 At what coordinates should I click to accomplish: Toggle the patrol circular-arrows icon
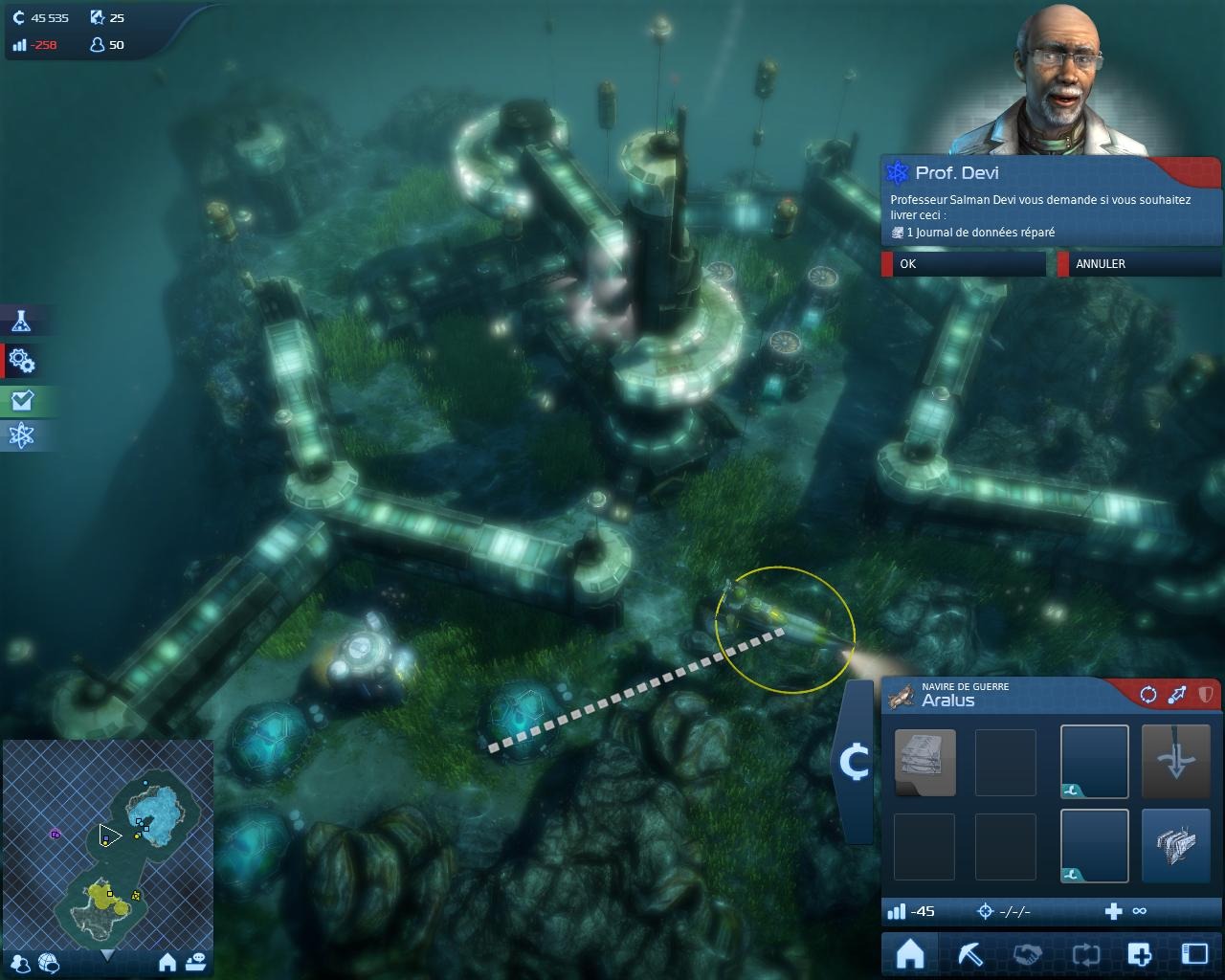(1147, 695)
